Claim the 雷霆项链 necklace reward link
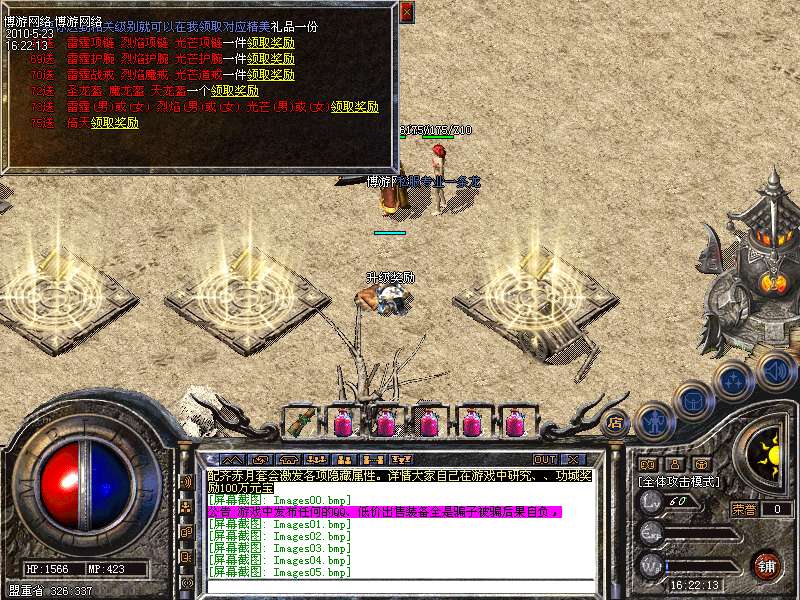The width and height of the screenshot is (800, 600). [271, 44]
